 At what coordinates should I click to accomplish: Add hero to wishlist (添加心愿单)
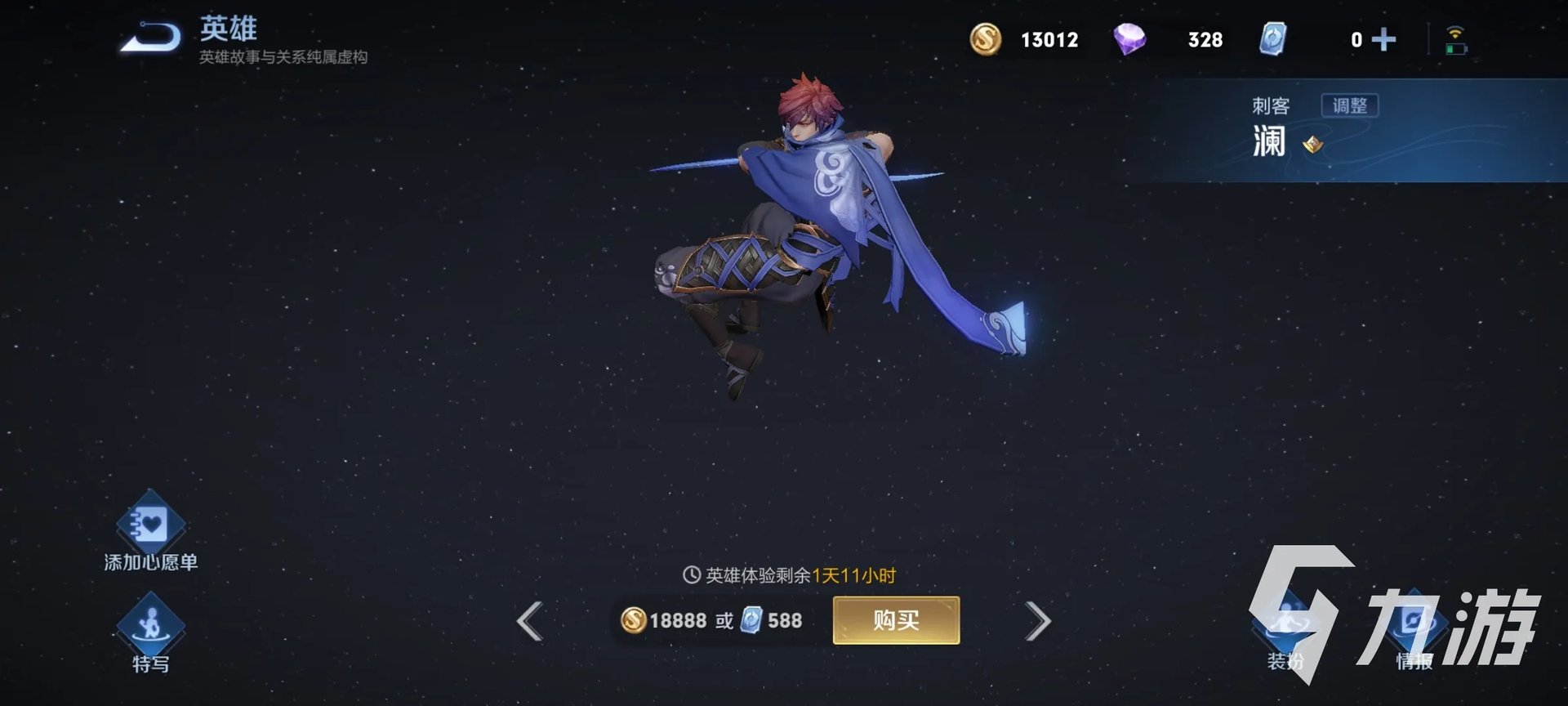tap(150, 527)
